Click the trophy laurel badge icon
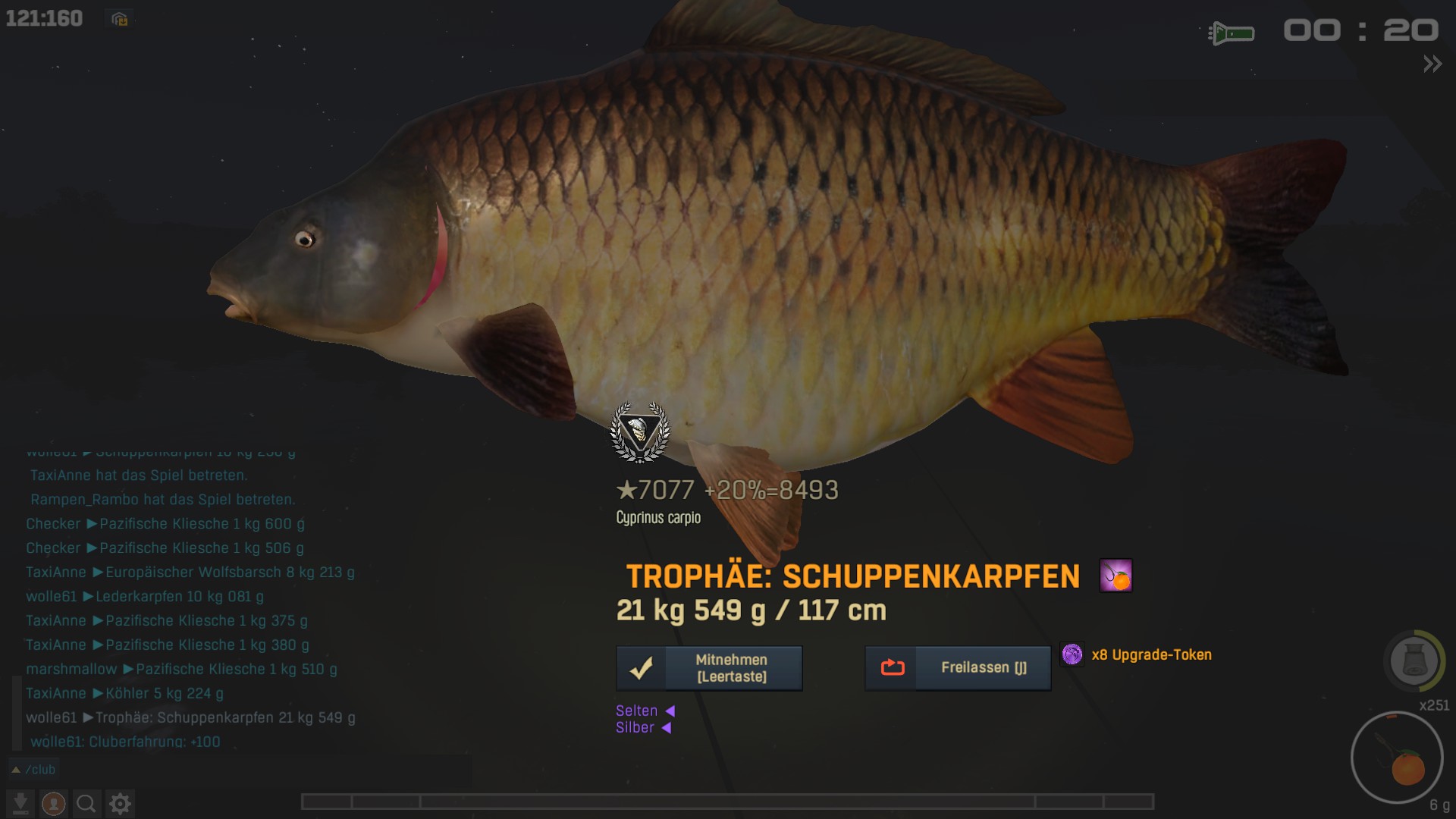This screenshot has width=1456, height=819. click(640, 432)
